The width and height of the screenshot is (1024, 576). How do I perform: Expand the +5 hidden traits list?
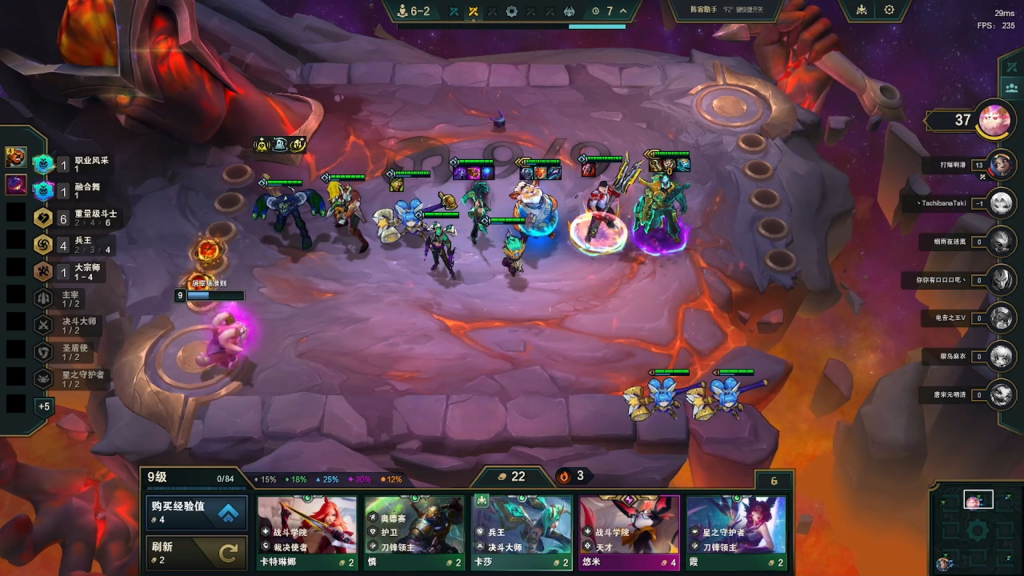[44, 406]
